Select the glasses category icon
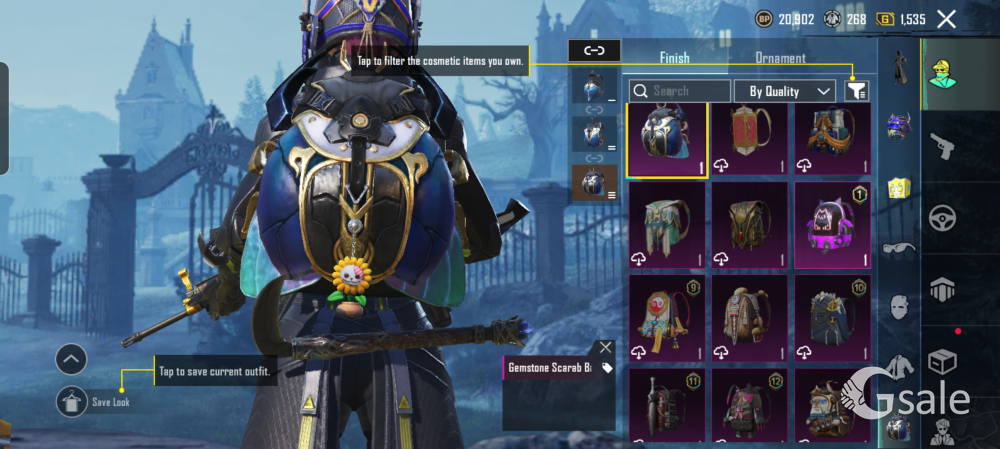The image size is (1000, 449). 898,248
